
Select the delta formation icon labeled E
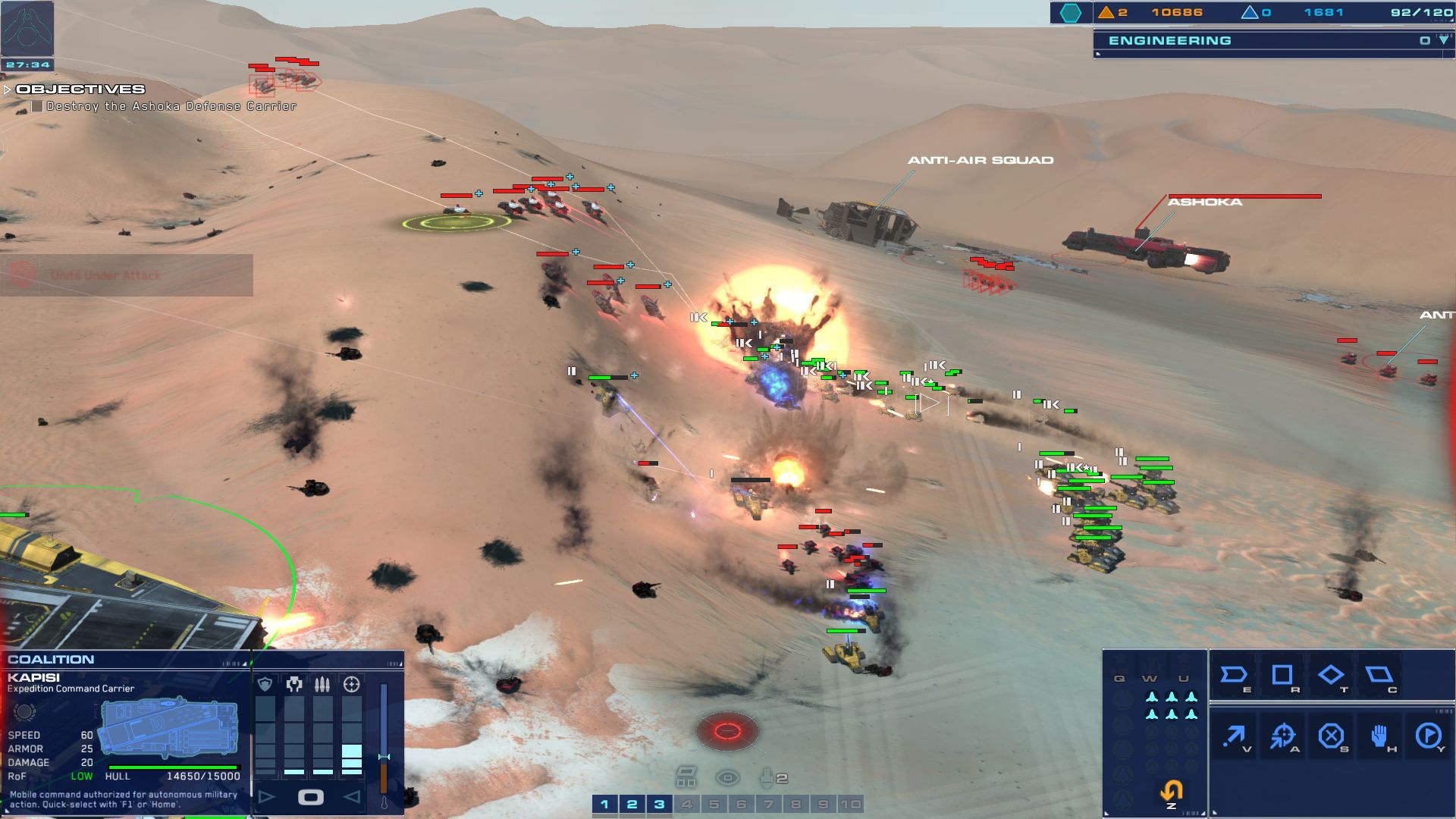tap(1234, 675)
